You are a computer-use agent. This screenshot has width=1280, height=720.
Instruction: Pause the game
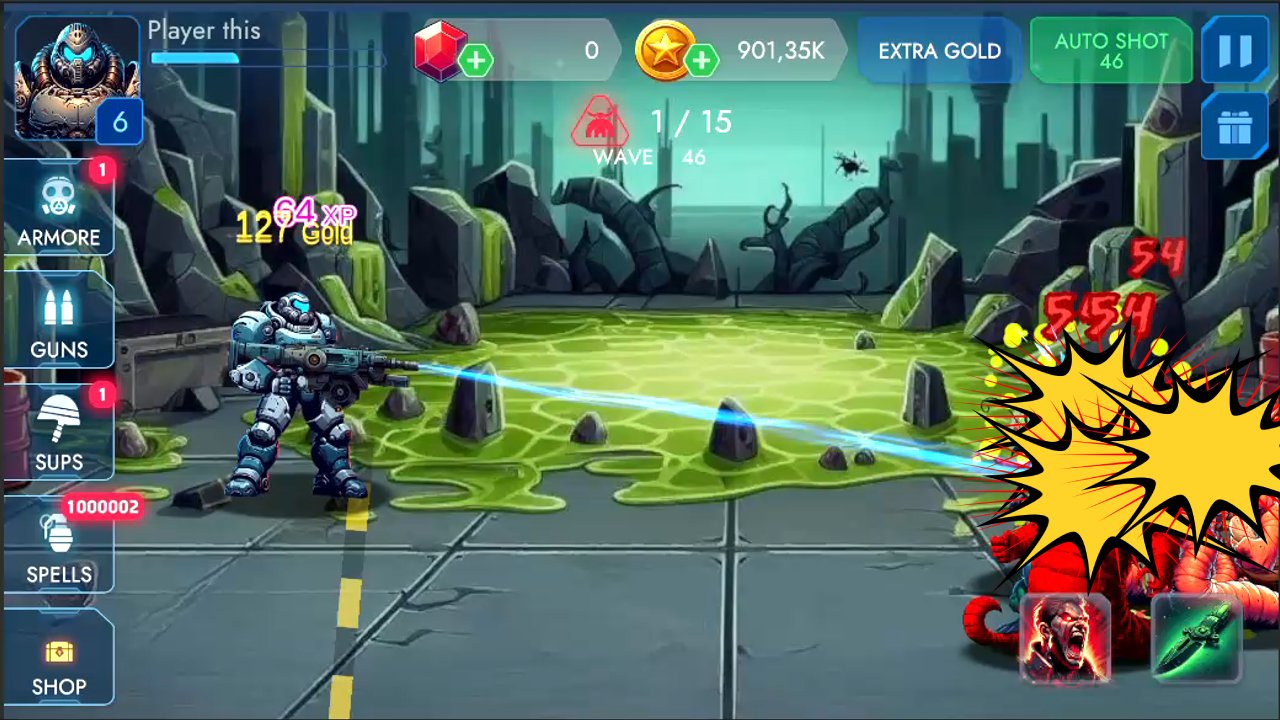coord(1235,50)
